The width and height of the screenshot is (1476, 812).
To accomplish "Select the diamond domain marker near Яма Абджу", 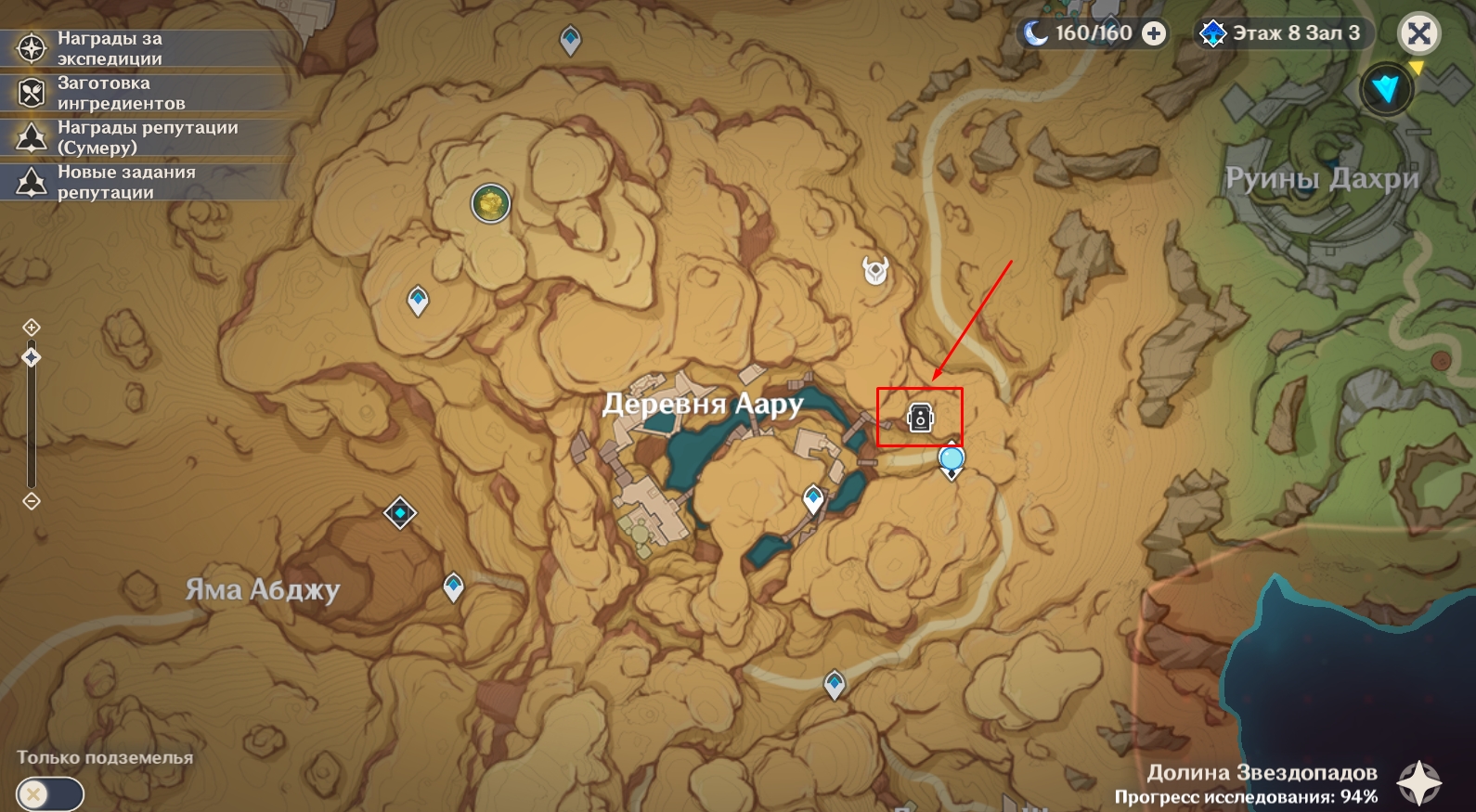I will pos(400,512).
